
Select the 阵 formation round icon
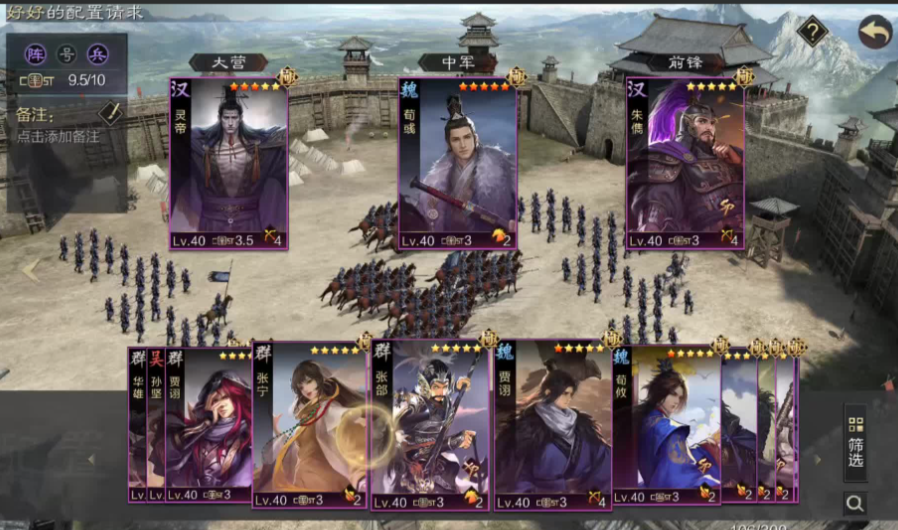pyautogui.click(x=36, y=53)
